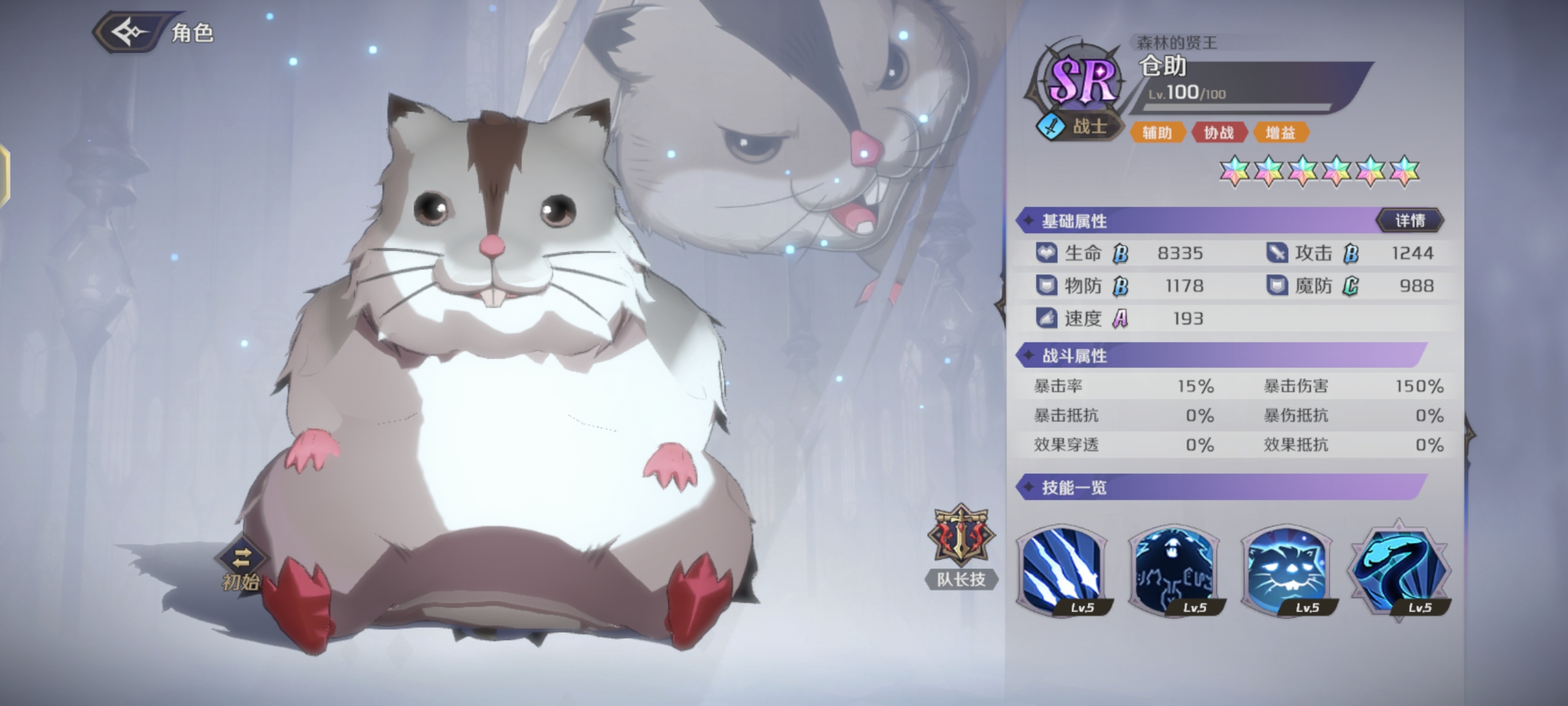Go back using the arrow button
The width and height of the screenshot is (1568, 706).
[x=129, y=32]
